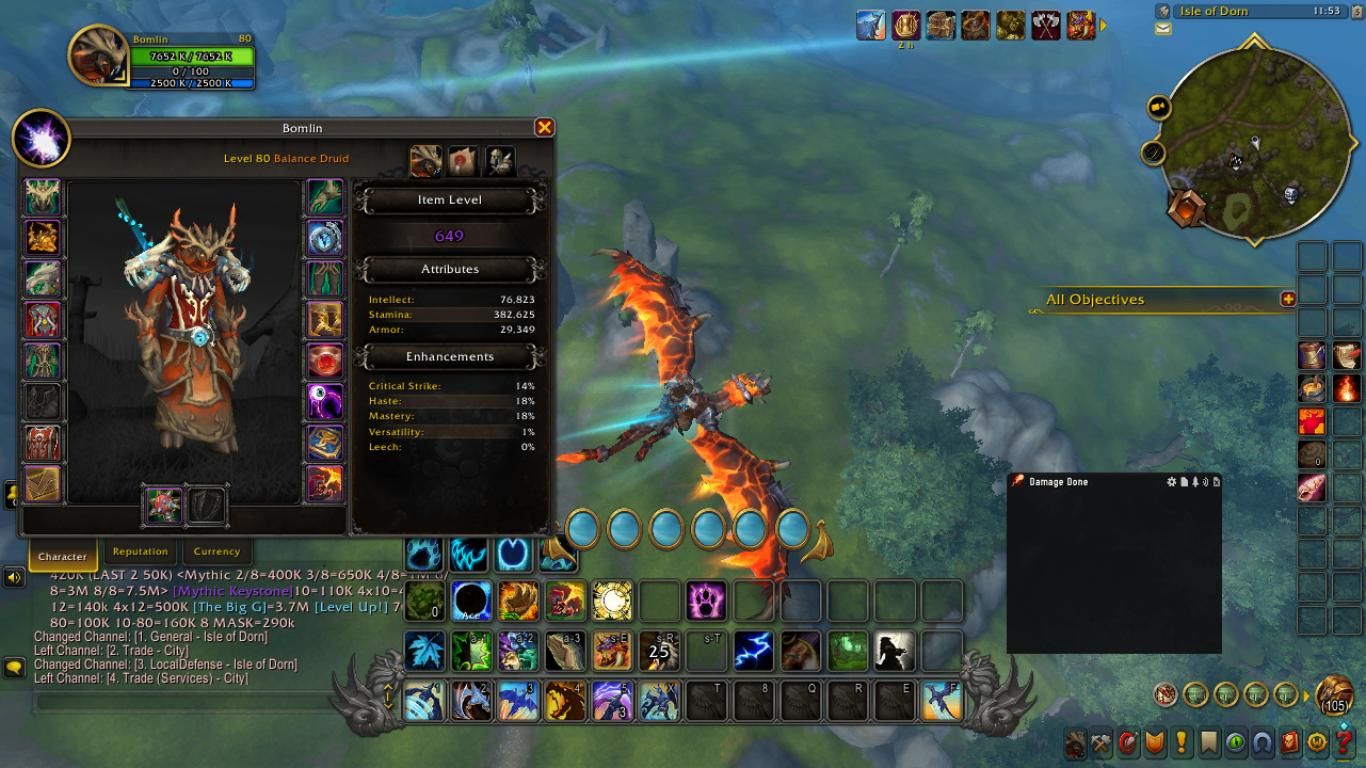The width and height of the screenshot is (1366, 768).
Task: Activate the blue maple leaf ability
Action: (425, 651)
